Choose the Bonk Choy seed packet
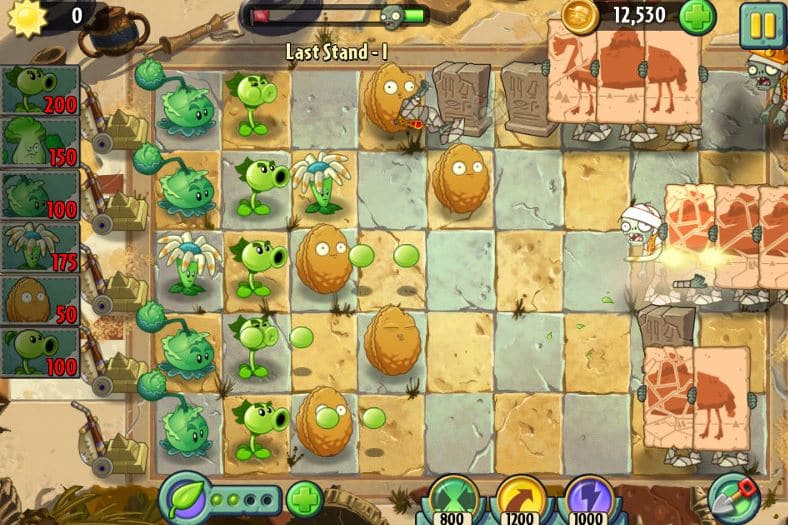 41,142
